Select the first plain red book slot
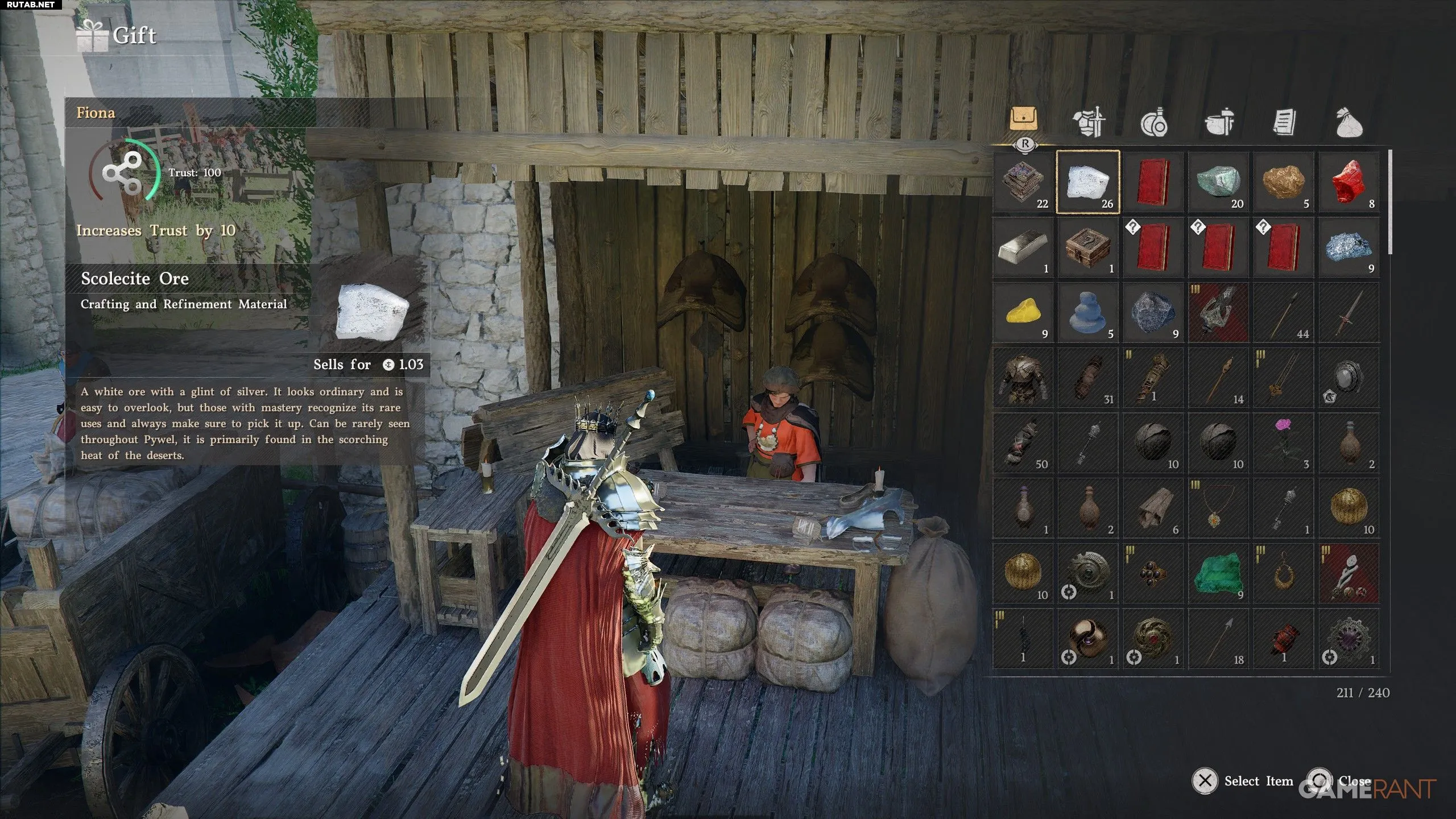 (1153, 182)
